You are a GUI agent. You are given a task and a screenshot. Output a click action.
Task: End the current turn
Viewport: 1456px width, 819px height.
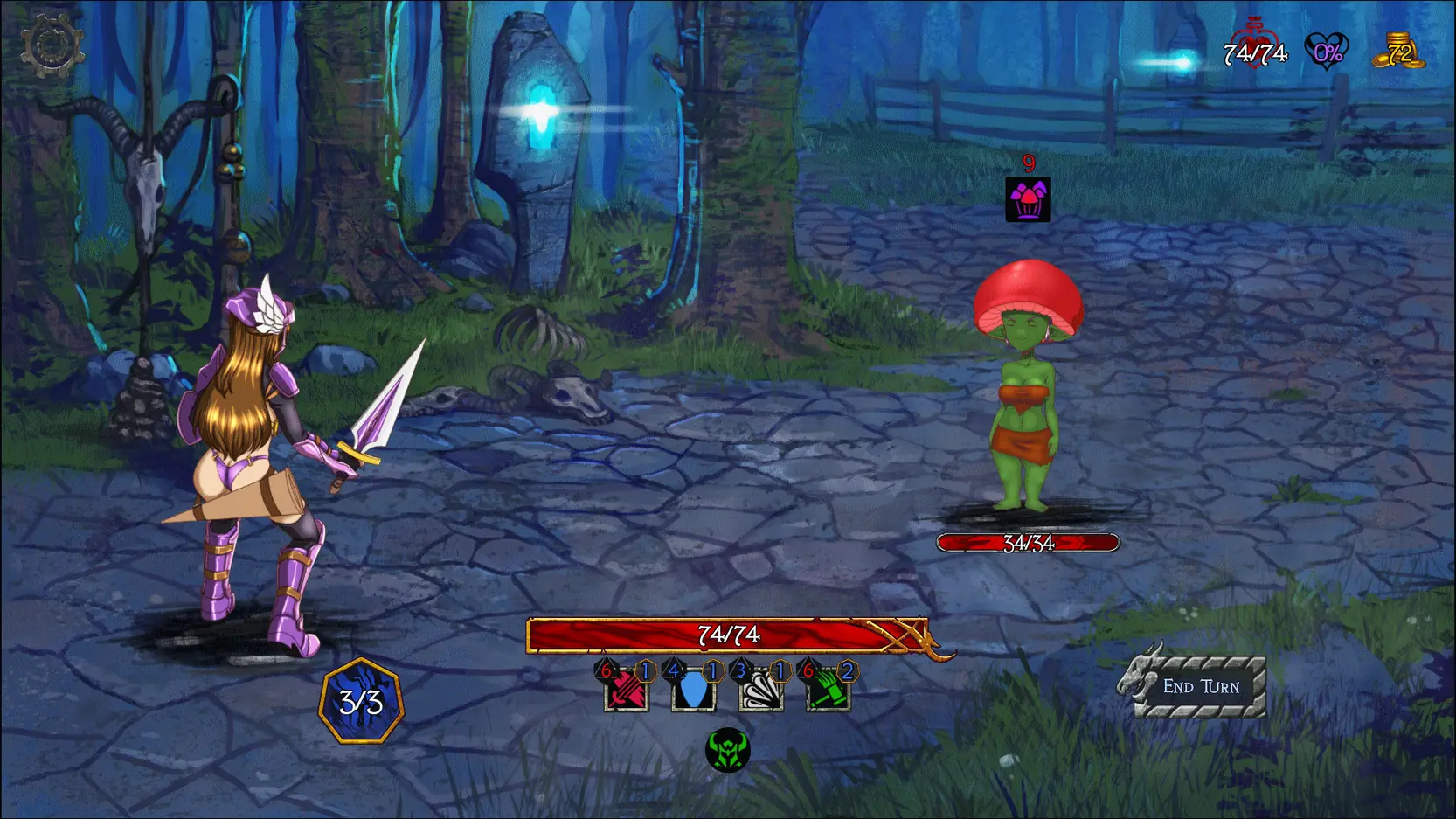pos(1200,687)
